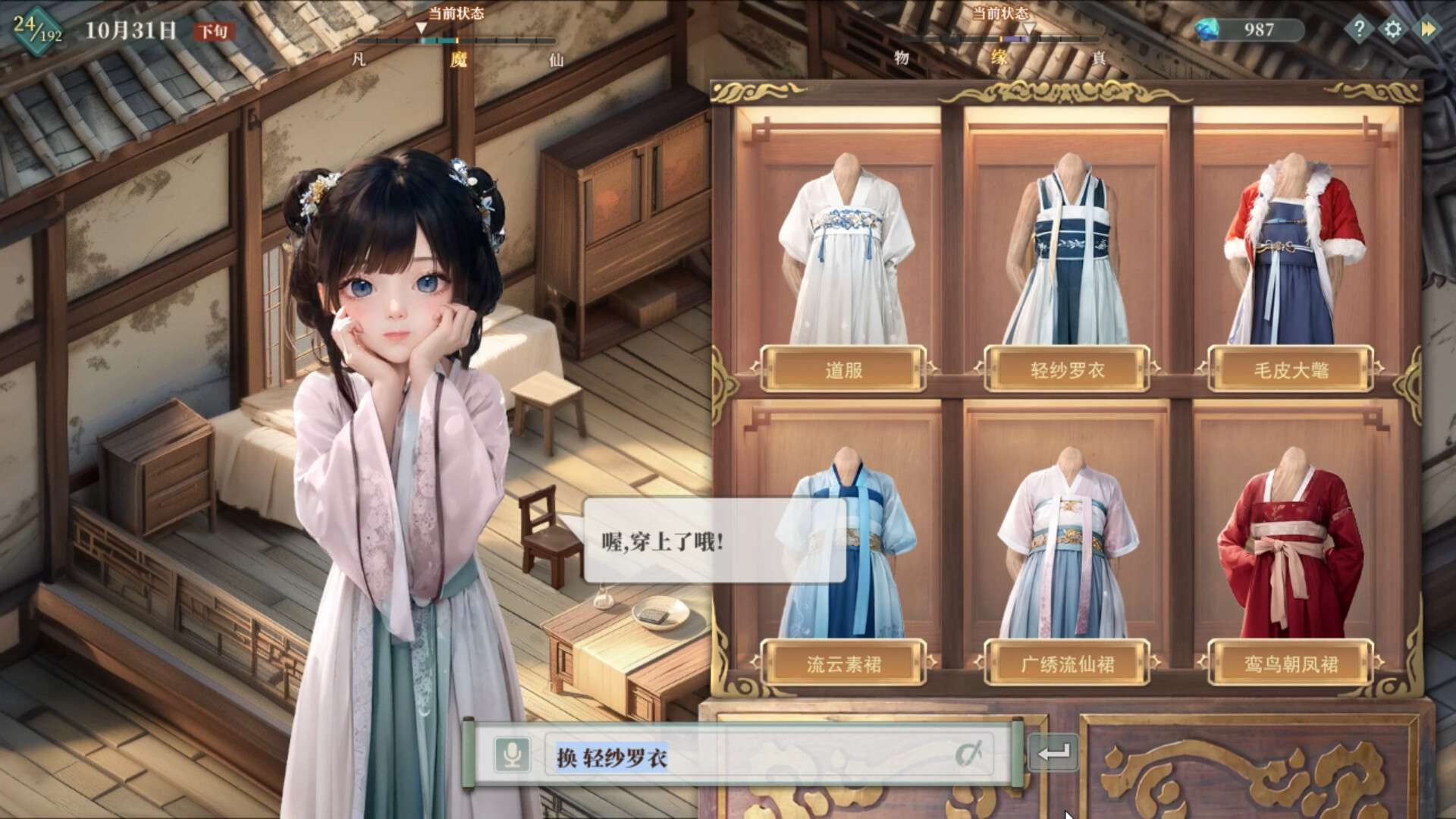Select the 轻纱罗衣 outfit button
The width and height of the screenshot is (1456, 819).
click(x=1067, y=370)
